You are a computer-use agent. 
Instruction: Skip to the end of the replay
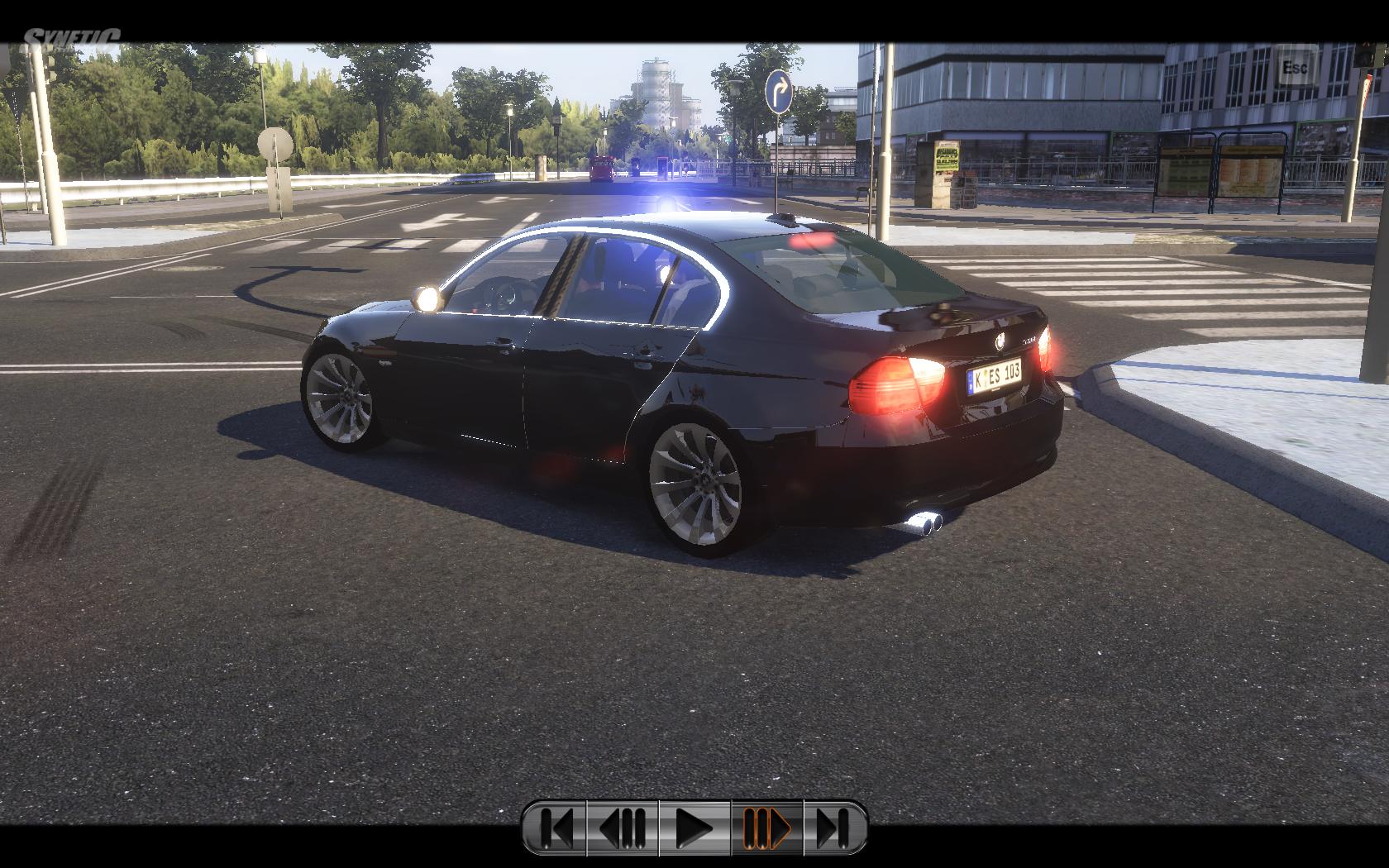point(835,827)
